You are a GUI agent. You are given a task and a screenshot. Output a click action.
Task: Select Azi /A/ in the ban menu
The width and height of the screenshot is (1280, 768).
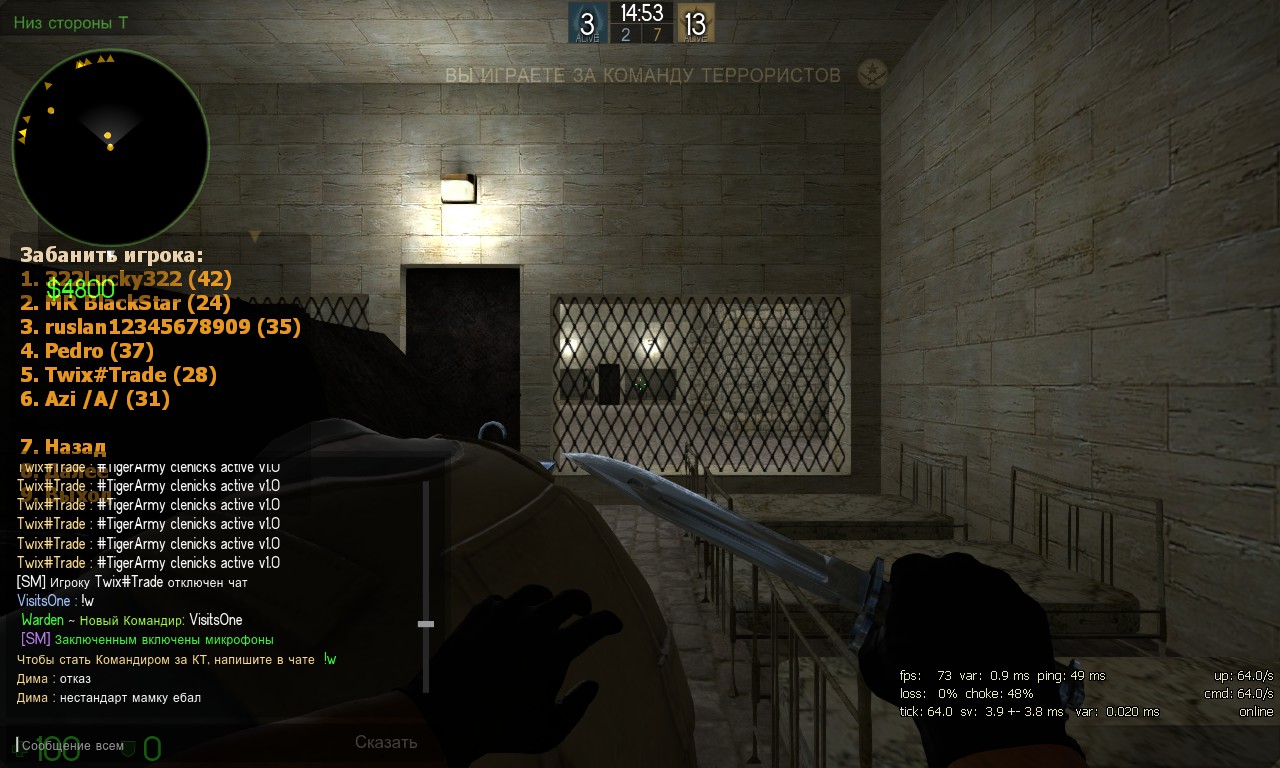pyautogui.click(x=95, y=399)
